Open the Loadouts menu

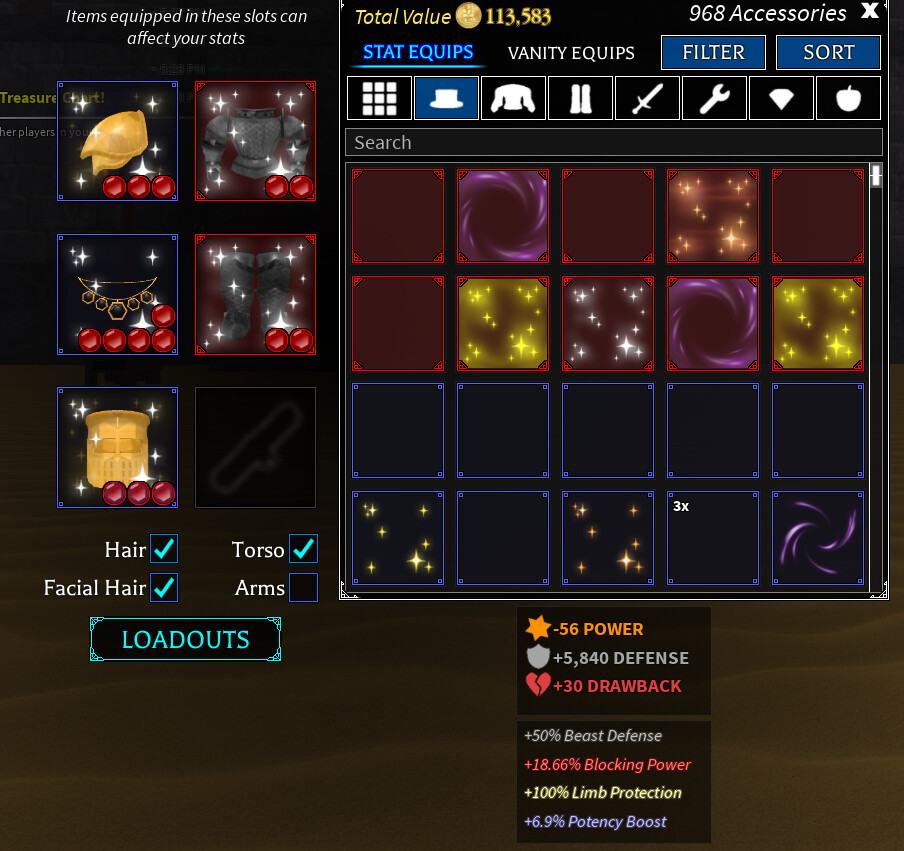pyautogui.click(x=185, y=640)
